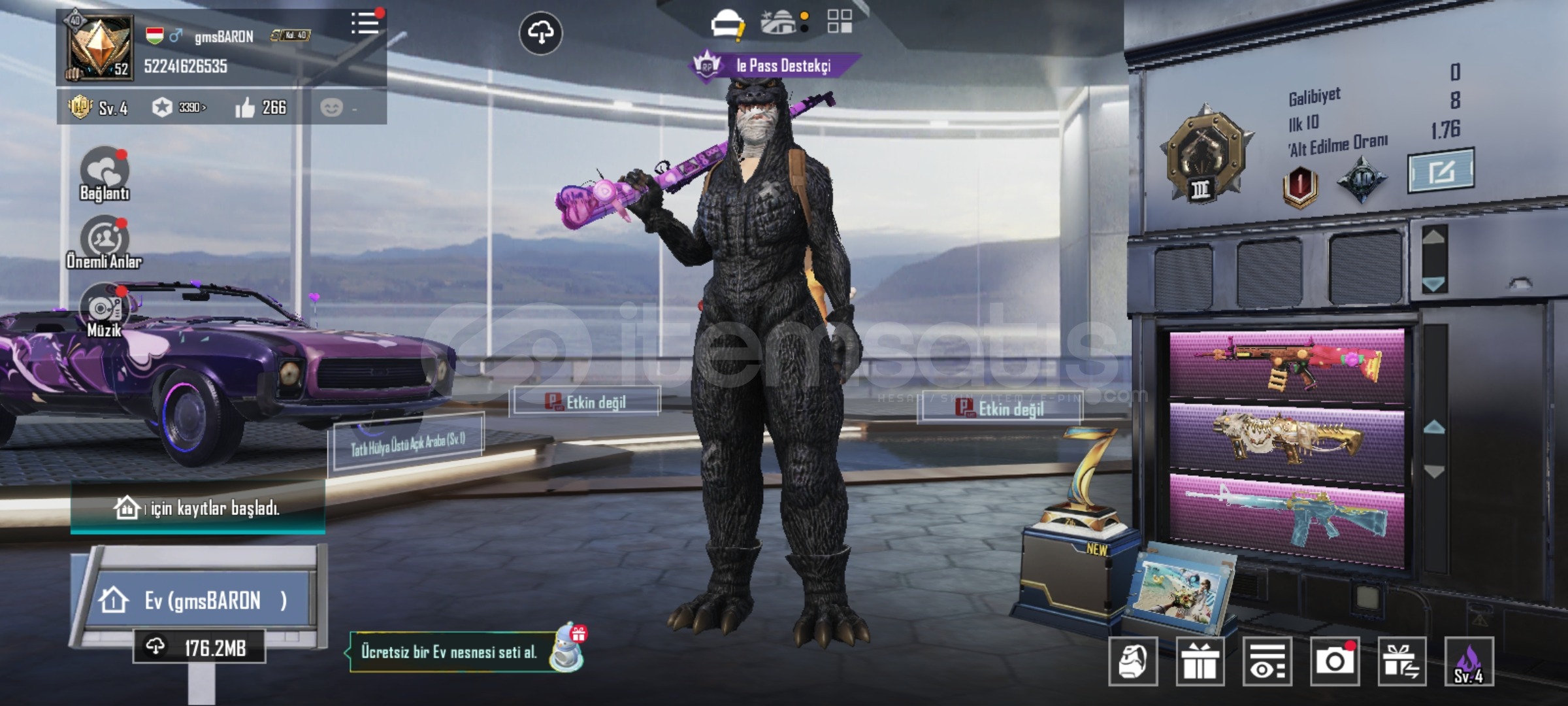Open gmsBARON's player avatar
The height and width of the screenshot is (706, 1568).
tap(100, 48)
